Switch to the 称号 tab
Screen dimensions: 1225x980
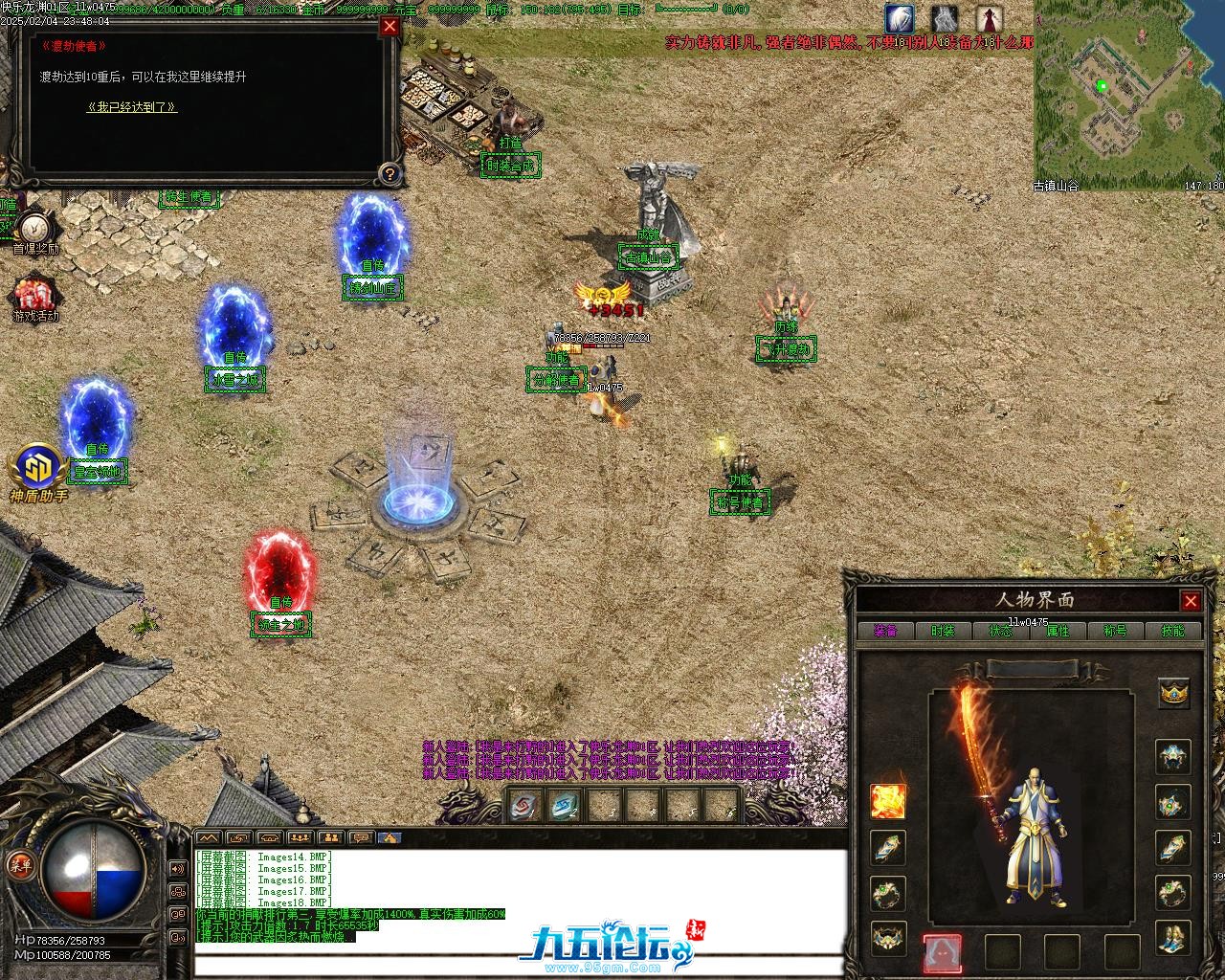[x=1115, y=631]
